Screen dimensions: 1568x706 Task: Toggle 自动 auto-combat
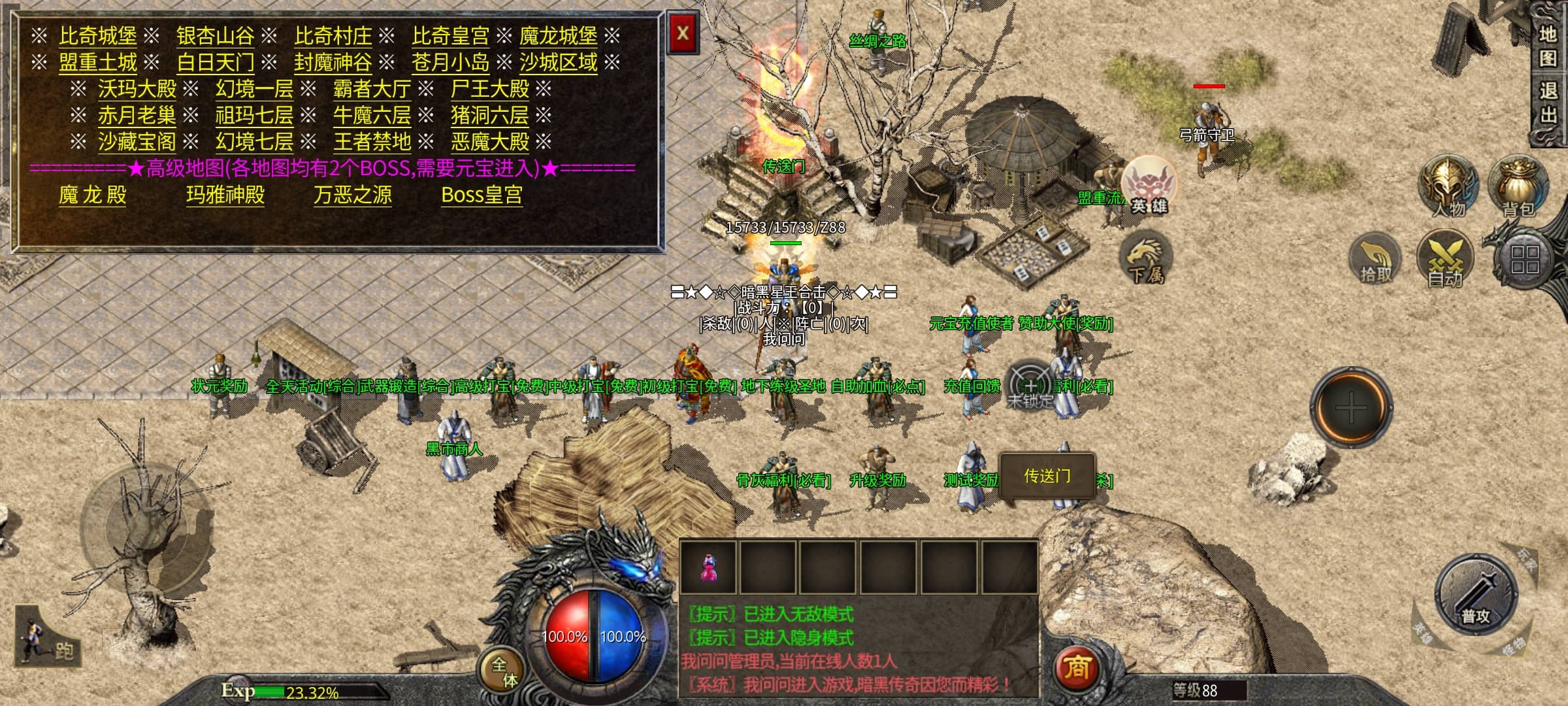coord(1445,259)
